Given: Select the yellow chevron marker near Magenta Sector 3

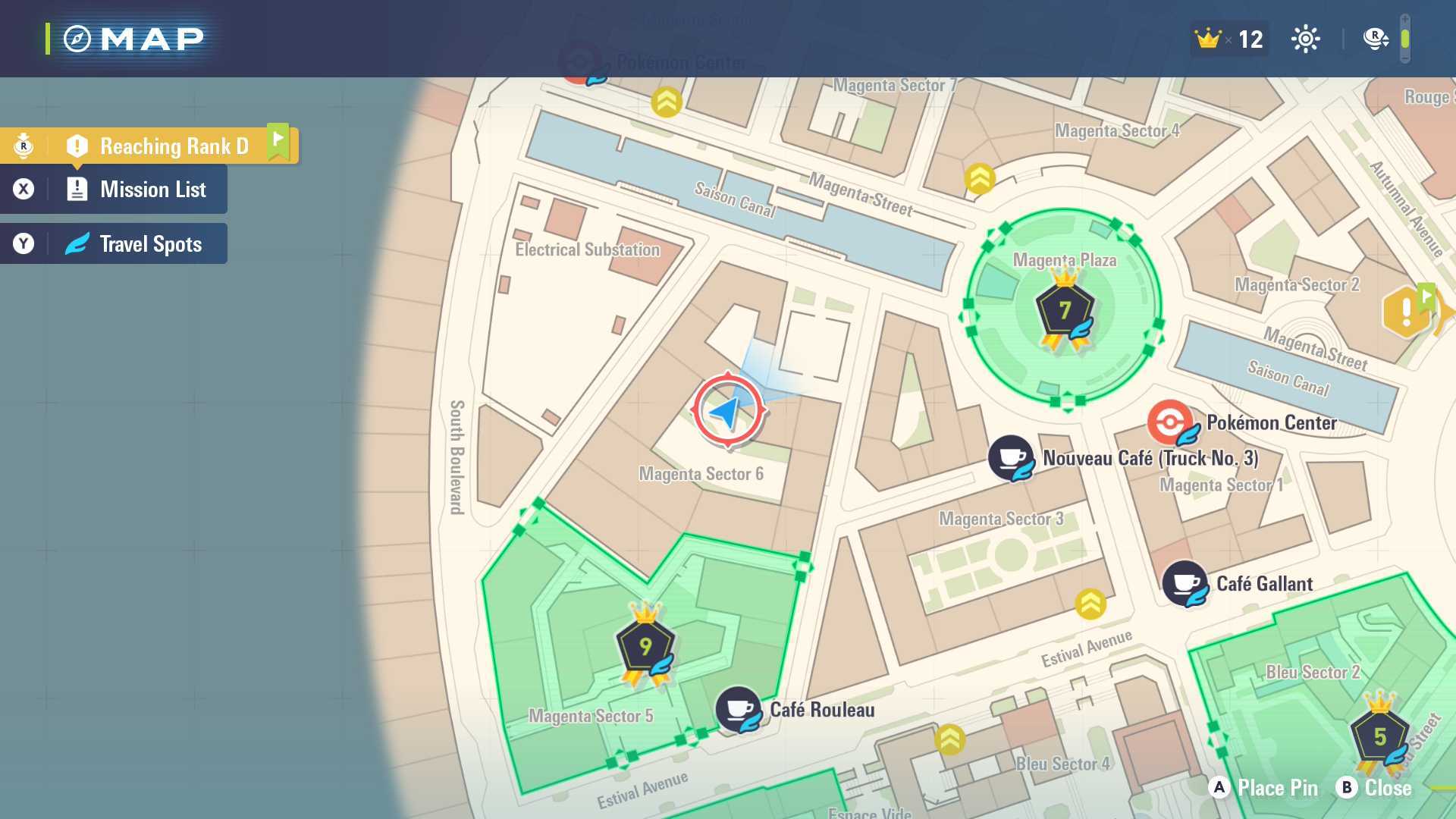Looking at the screenshot, I should 1090,604.
